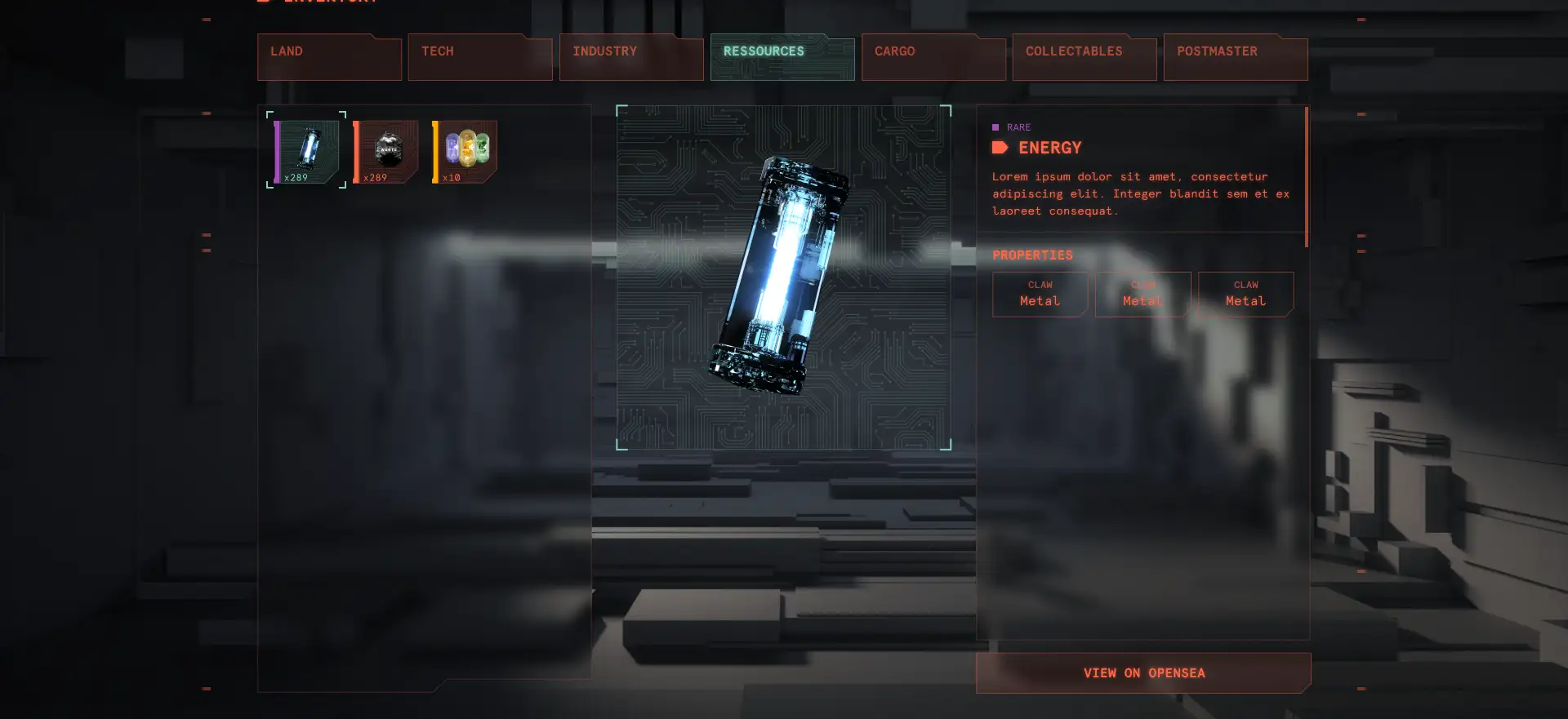
Task: Choose the dark ore rock item slot
Action: point(386,151)
